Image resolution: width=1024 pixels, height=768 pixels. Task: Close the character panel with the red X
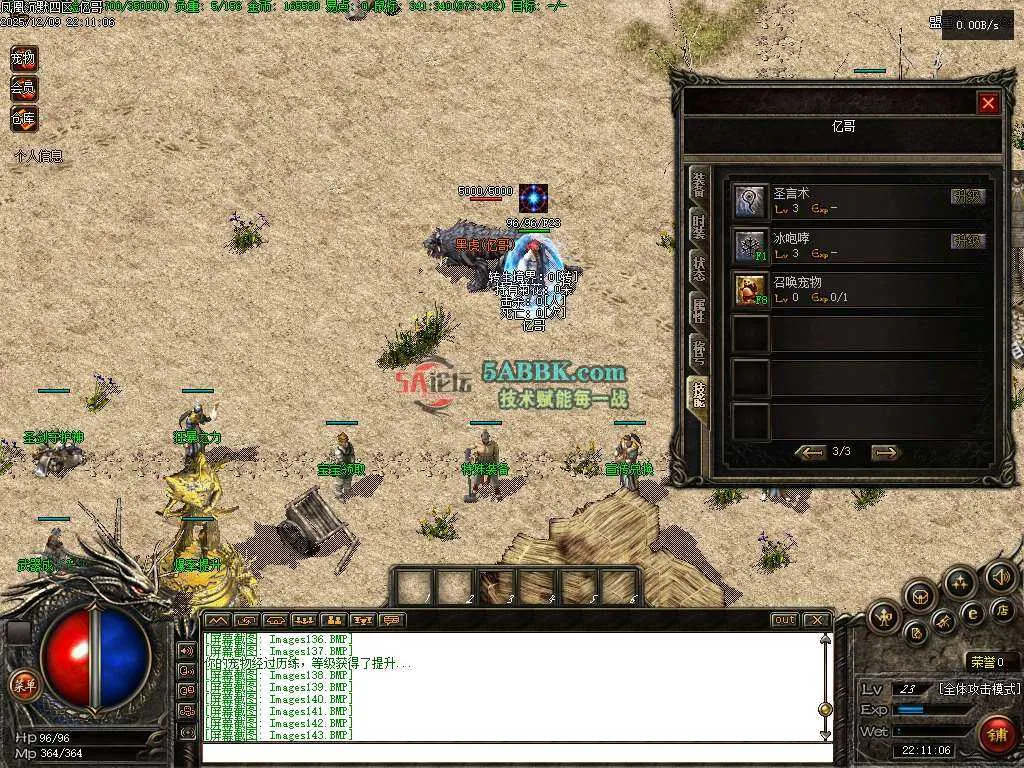click(x=988, y=103)
